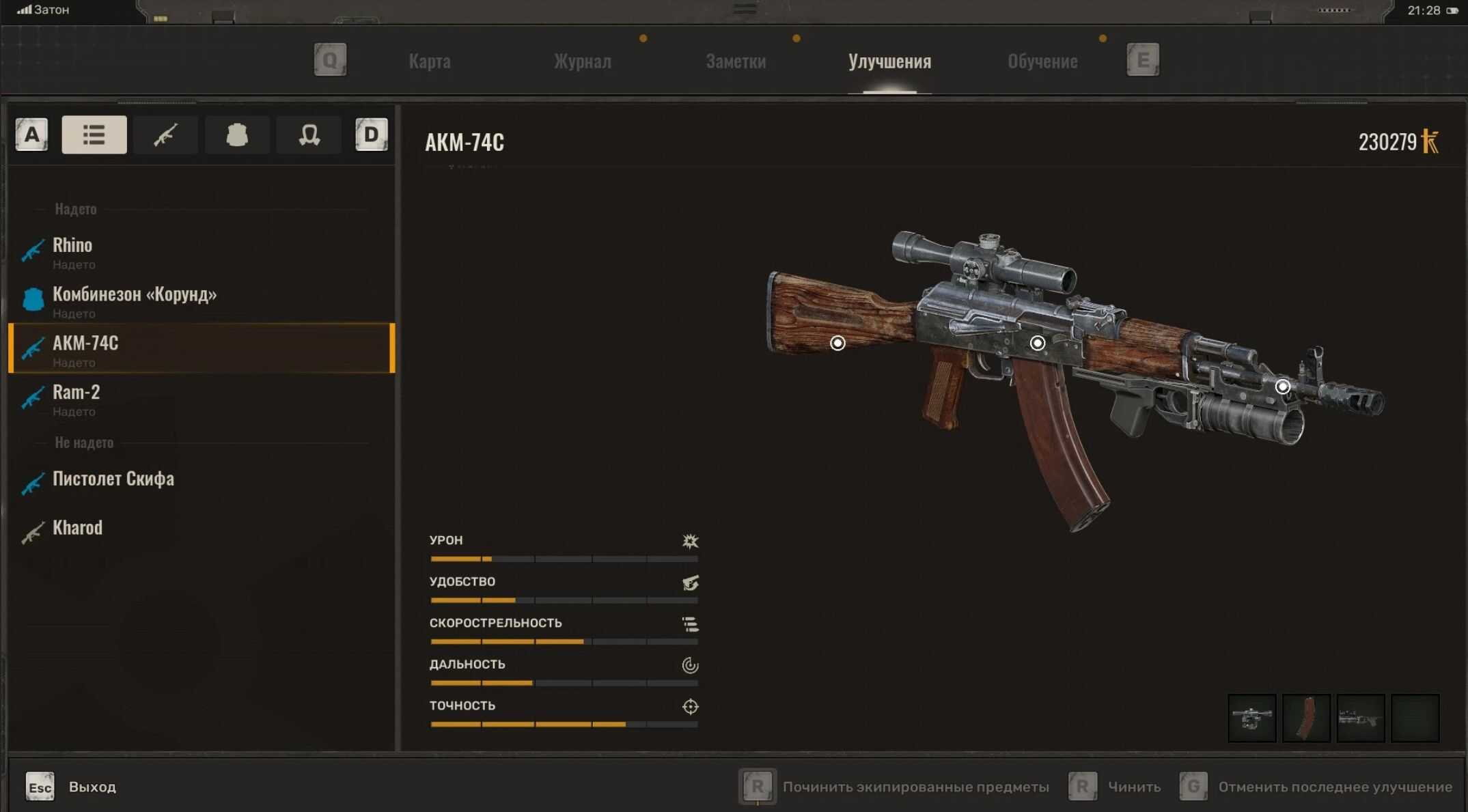
Task: Filter upgrades by helmet icon
Action: 309,135
